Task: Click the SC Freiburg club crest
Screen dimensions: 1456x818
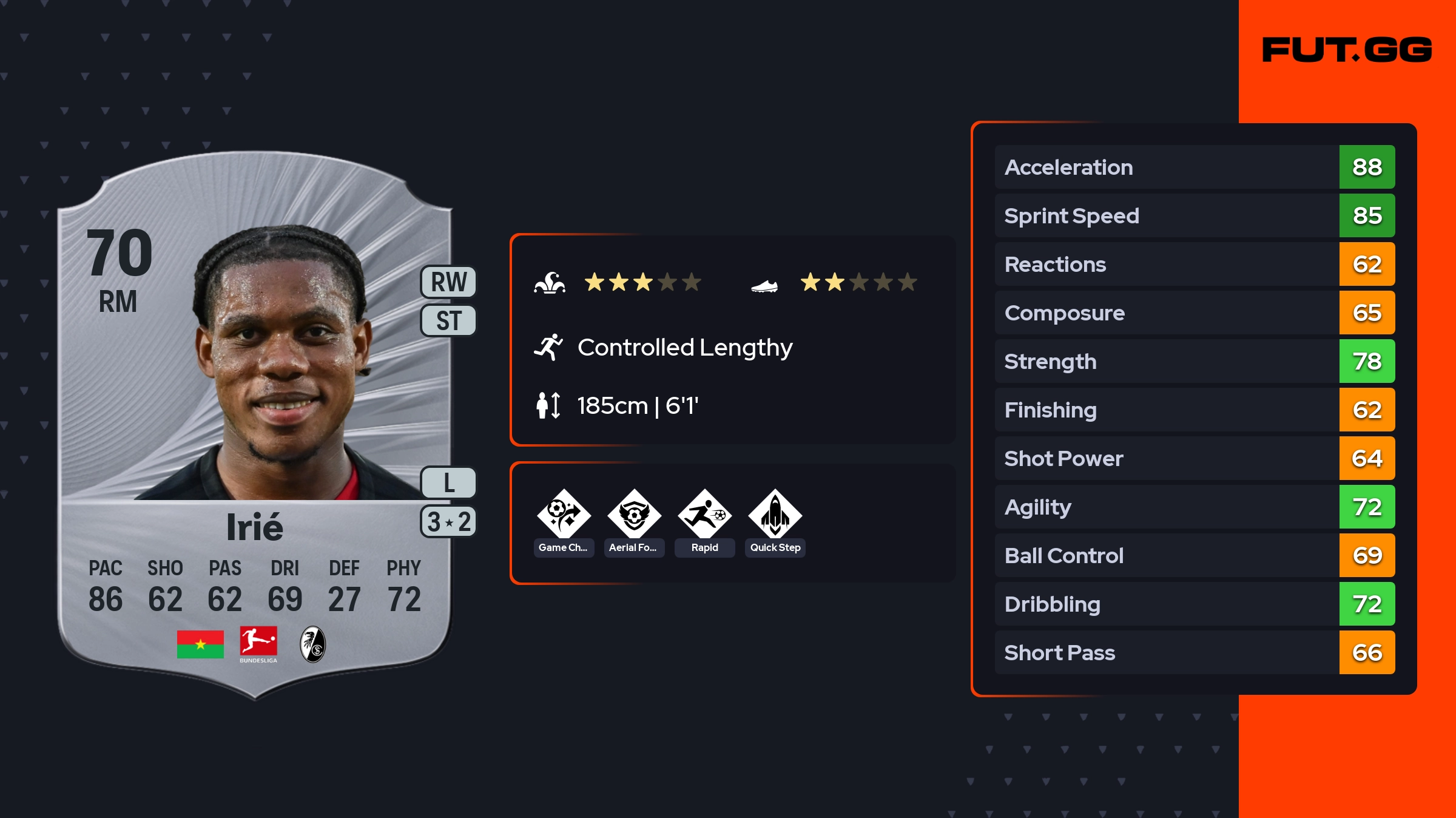Action: (x=313, y=644)
